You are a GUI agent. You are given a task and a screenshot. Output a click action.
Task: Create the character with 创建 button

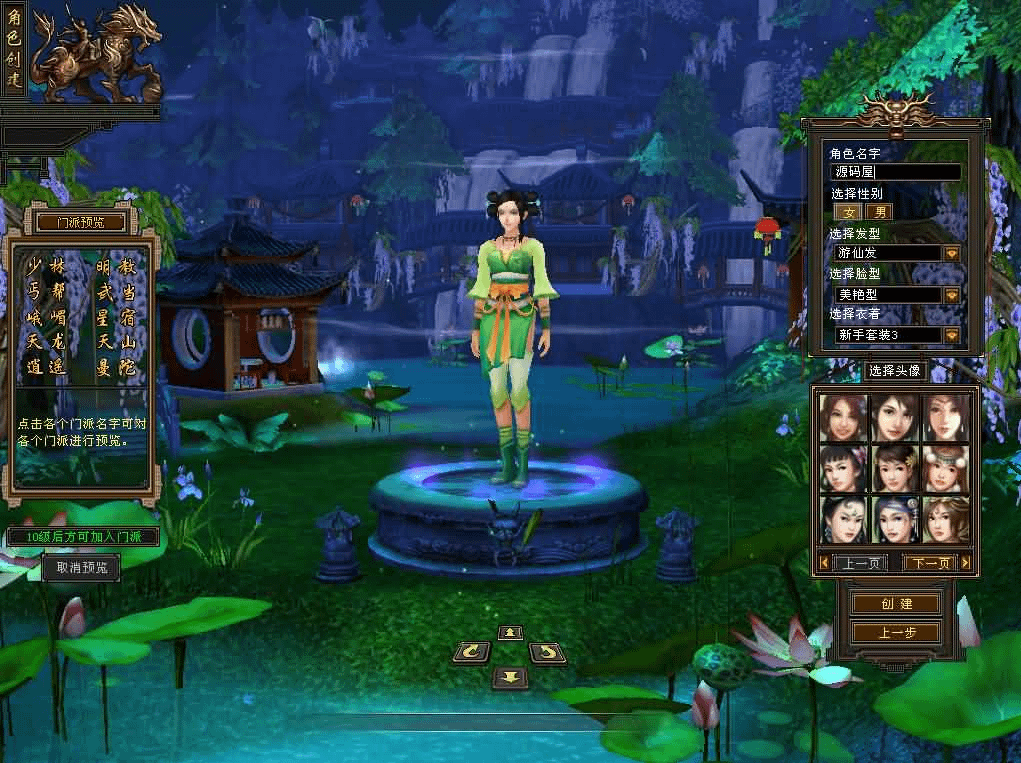point(896,604)
